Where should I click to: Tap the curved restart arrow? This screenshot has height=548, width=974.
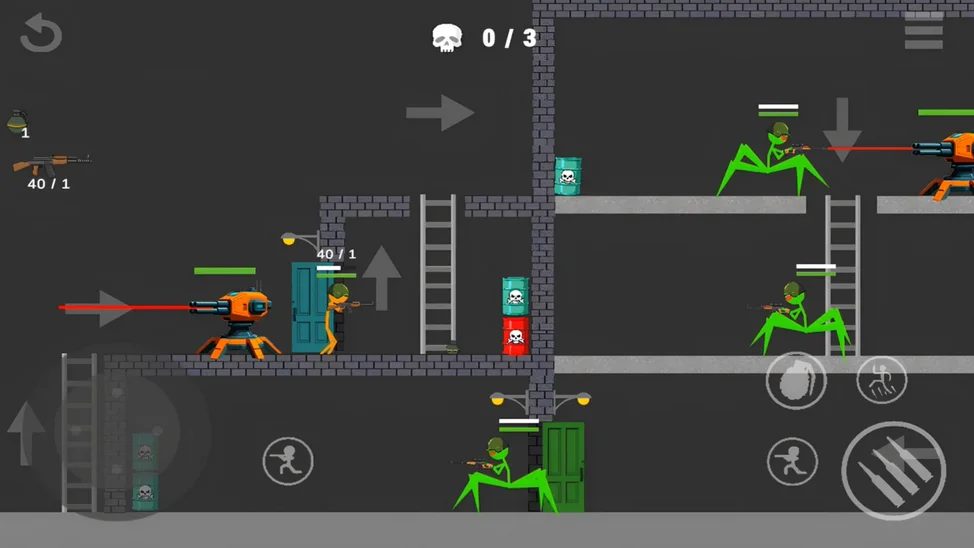point(42,33)
